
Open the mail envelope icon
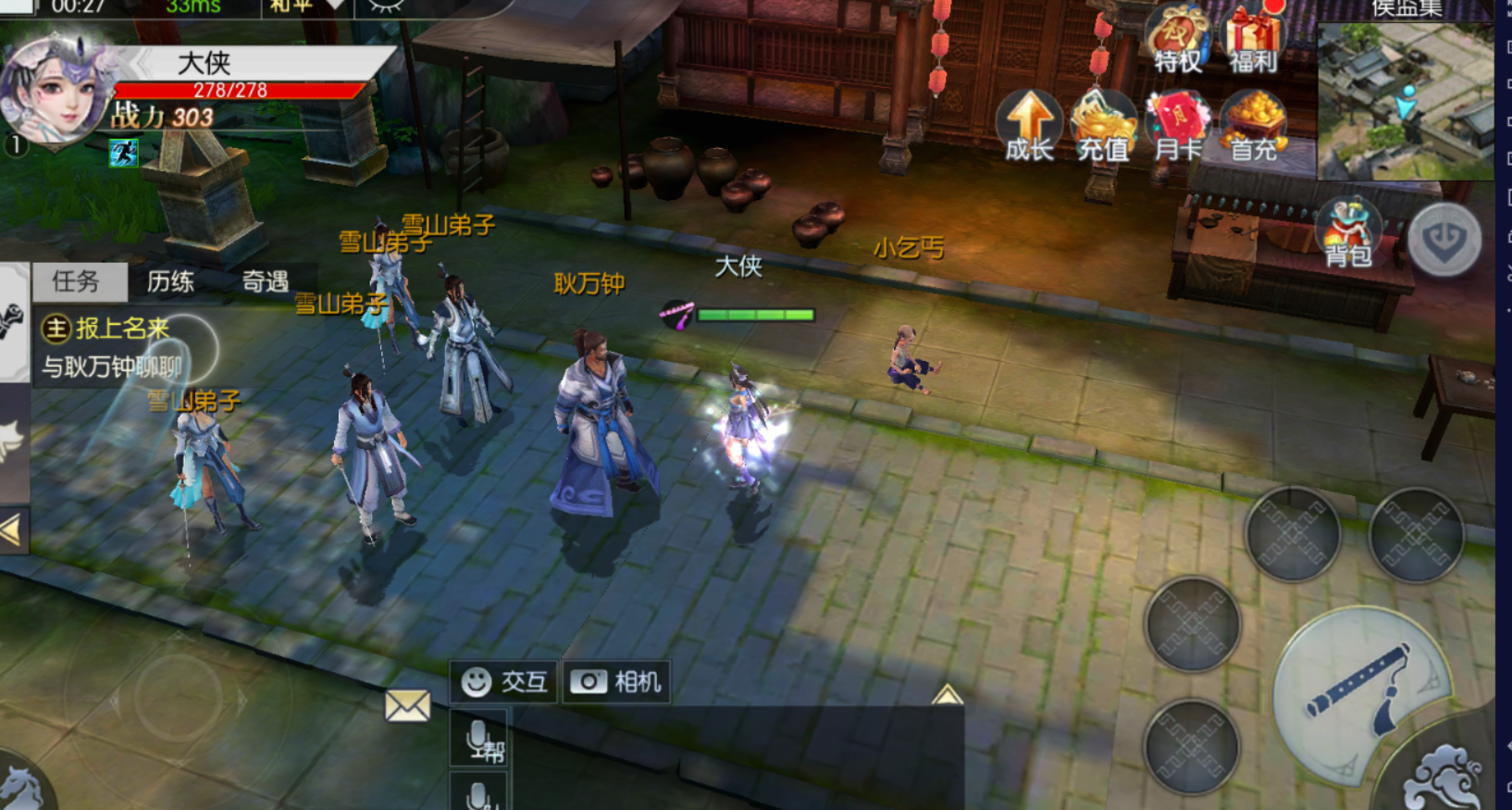407,706
